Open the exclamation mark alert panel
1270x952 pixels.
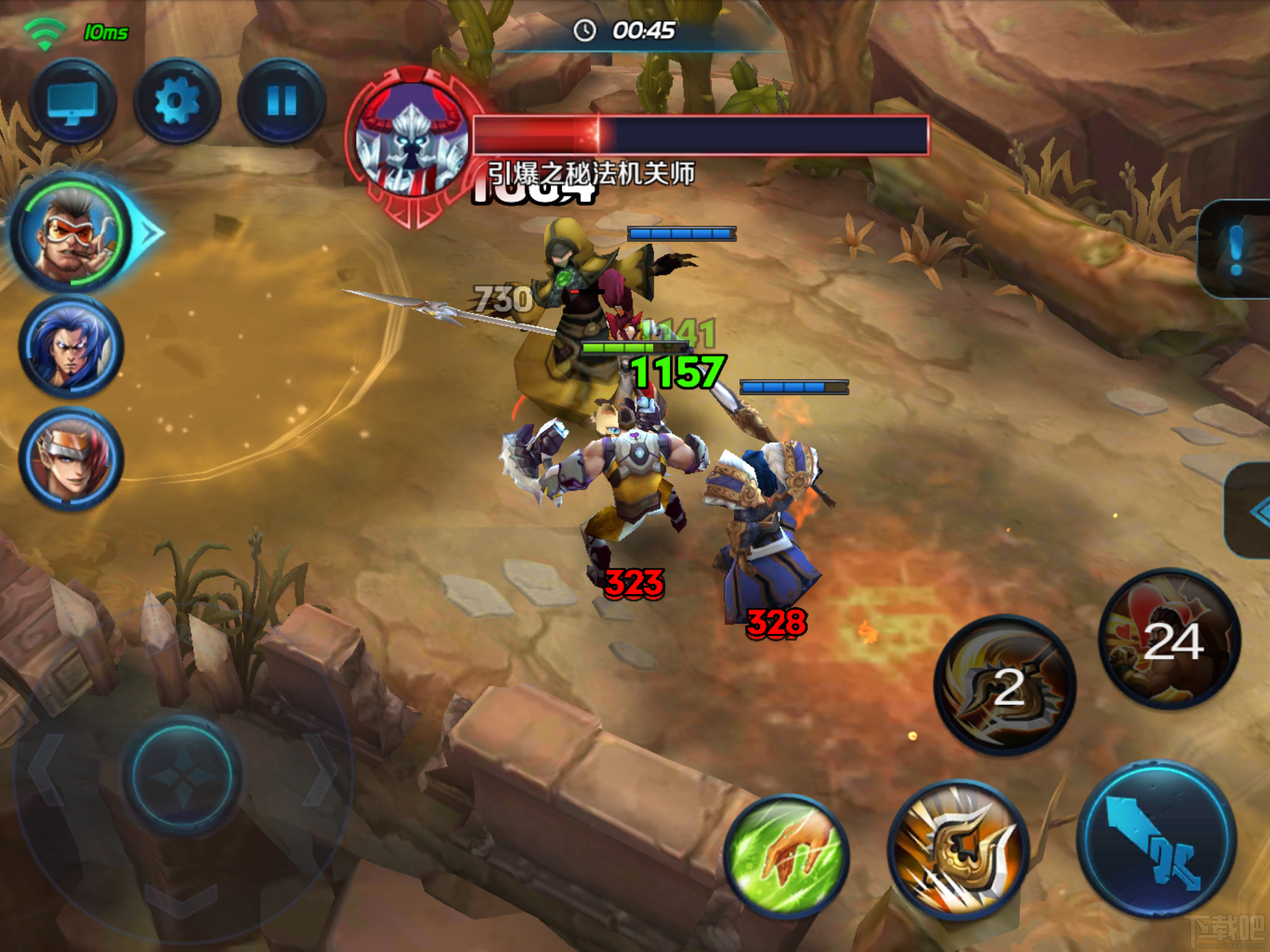[x=1235, y=249]
